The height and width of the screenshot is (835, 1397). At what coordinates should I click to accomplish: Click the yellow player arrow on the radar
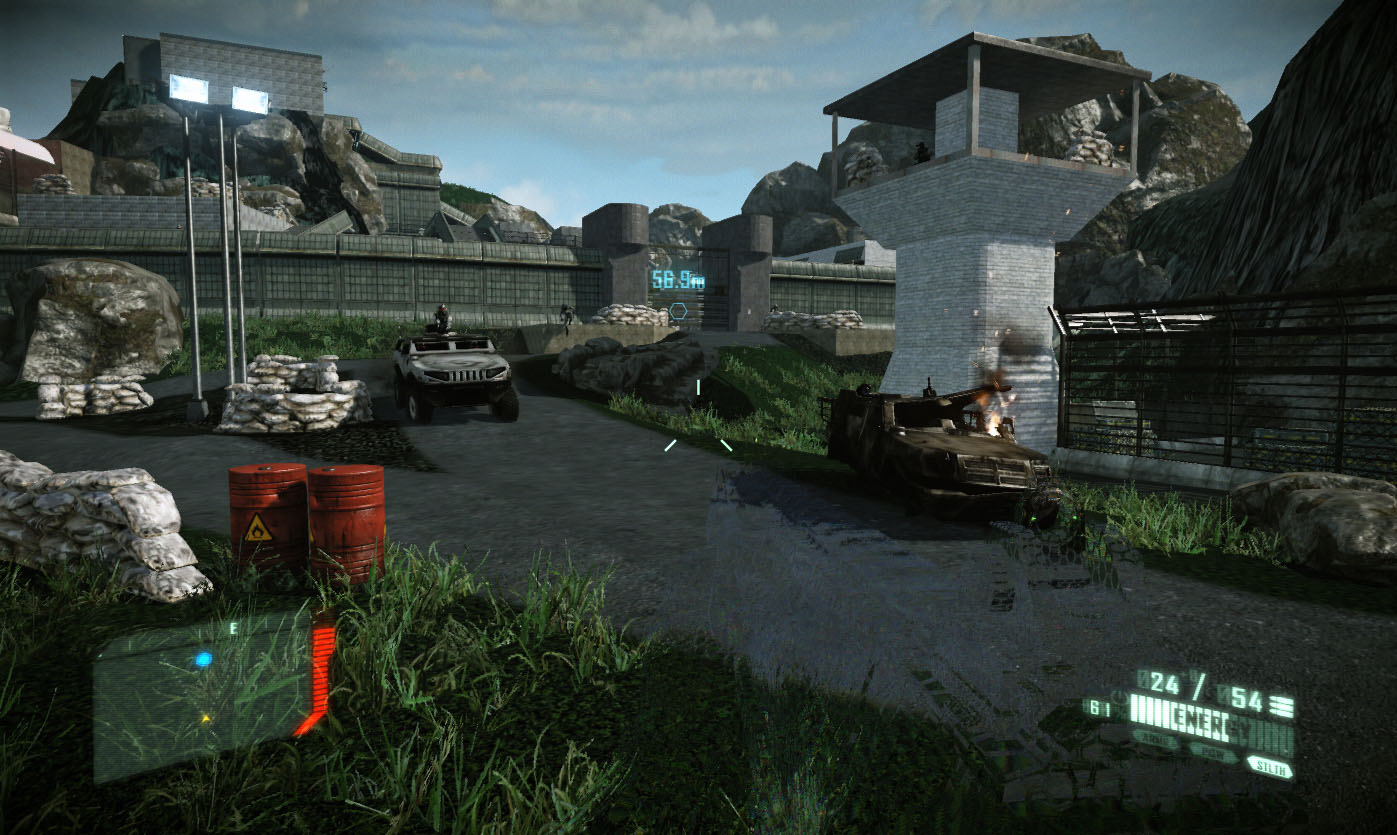coord(206,718)
